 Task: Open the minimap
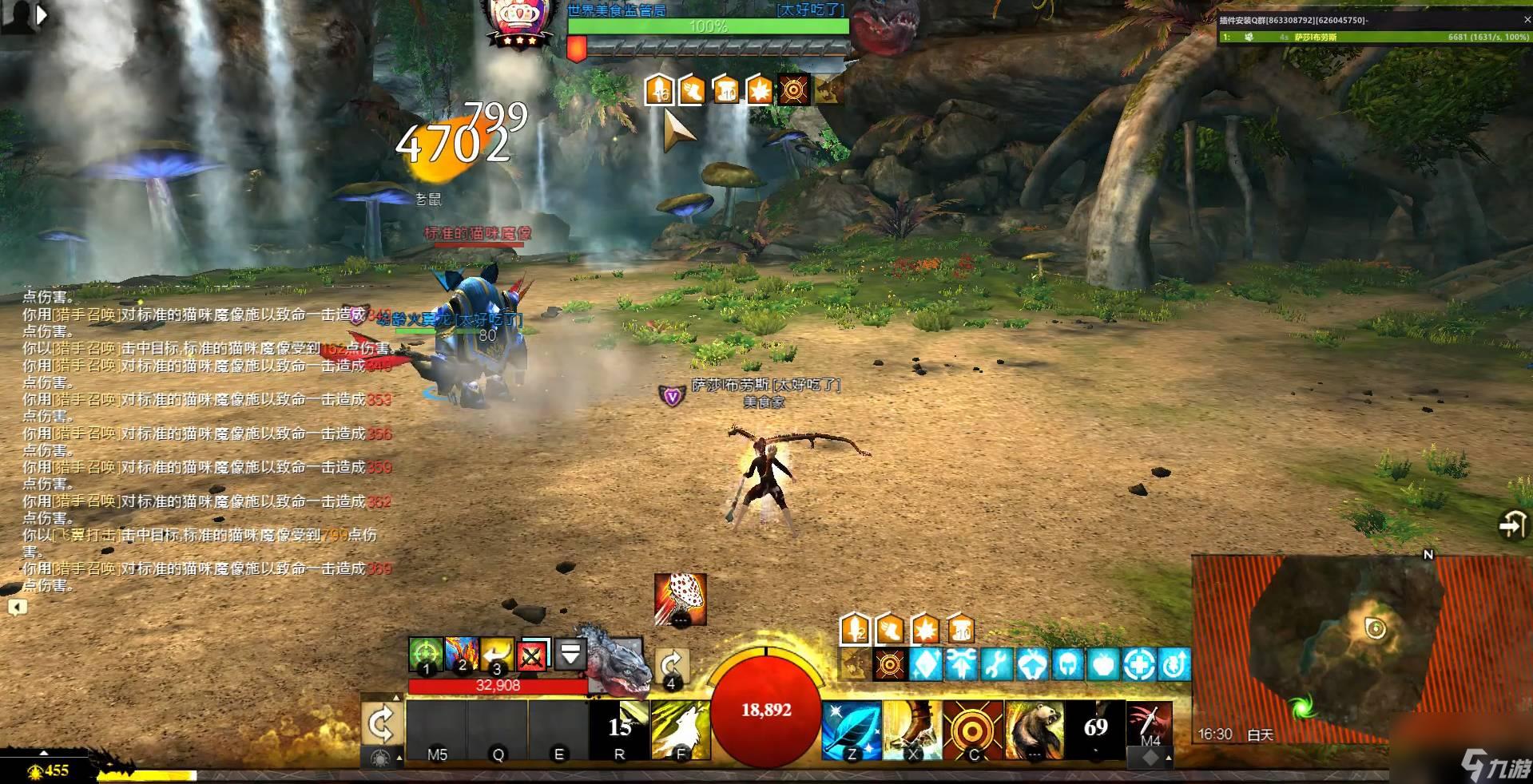(1318, 647)
